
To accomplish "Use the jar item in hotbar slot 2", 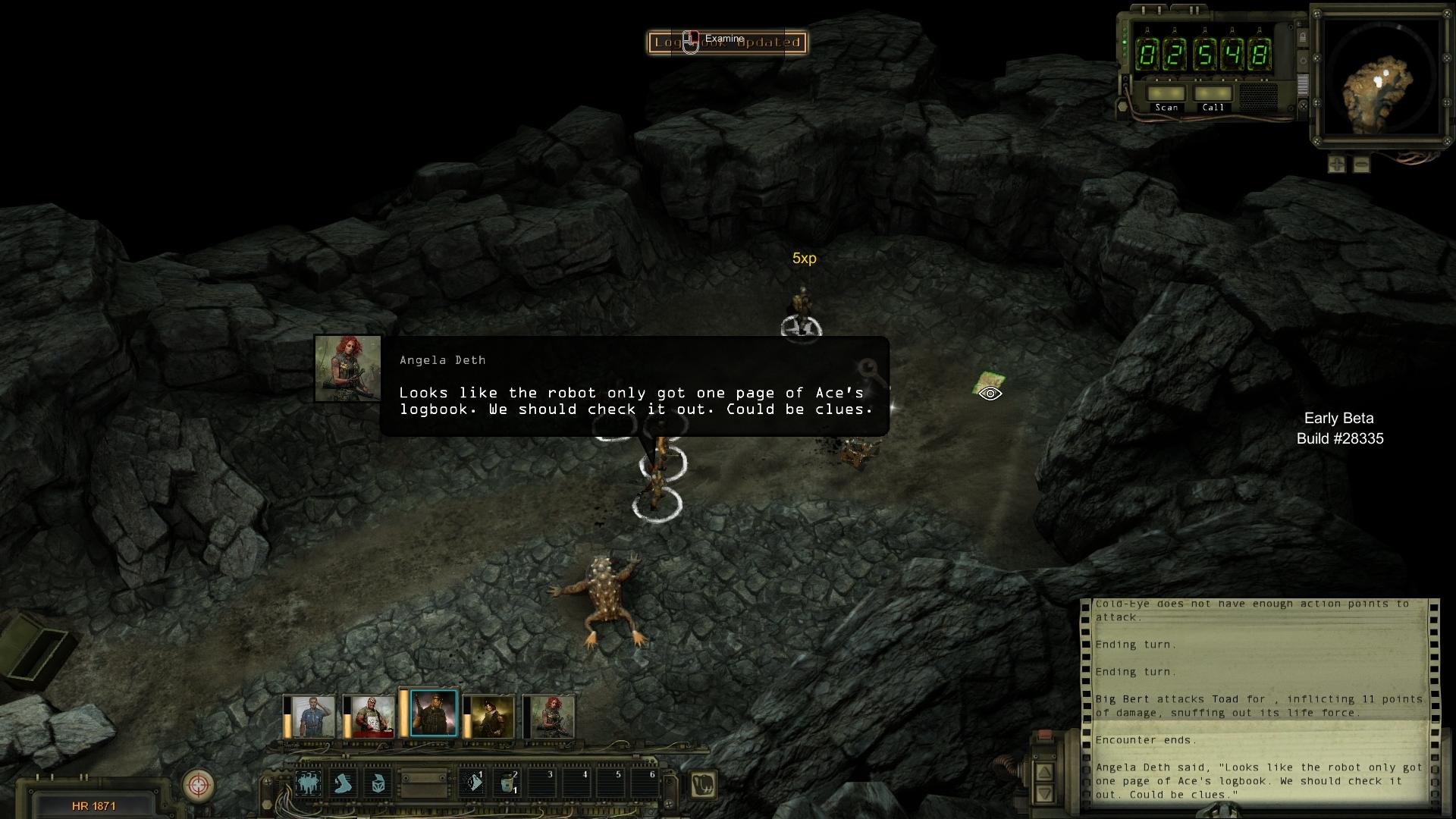I will pos(507,783).
